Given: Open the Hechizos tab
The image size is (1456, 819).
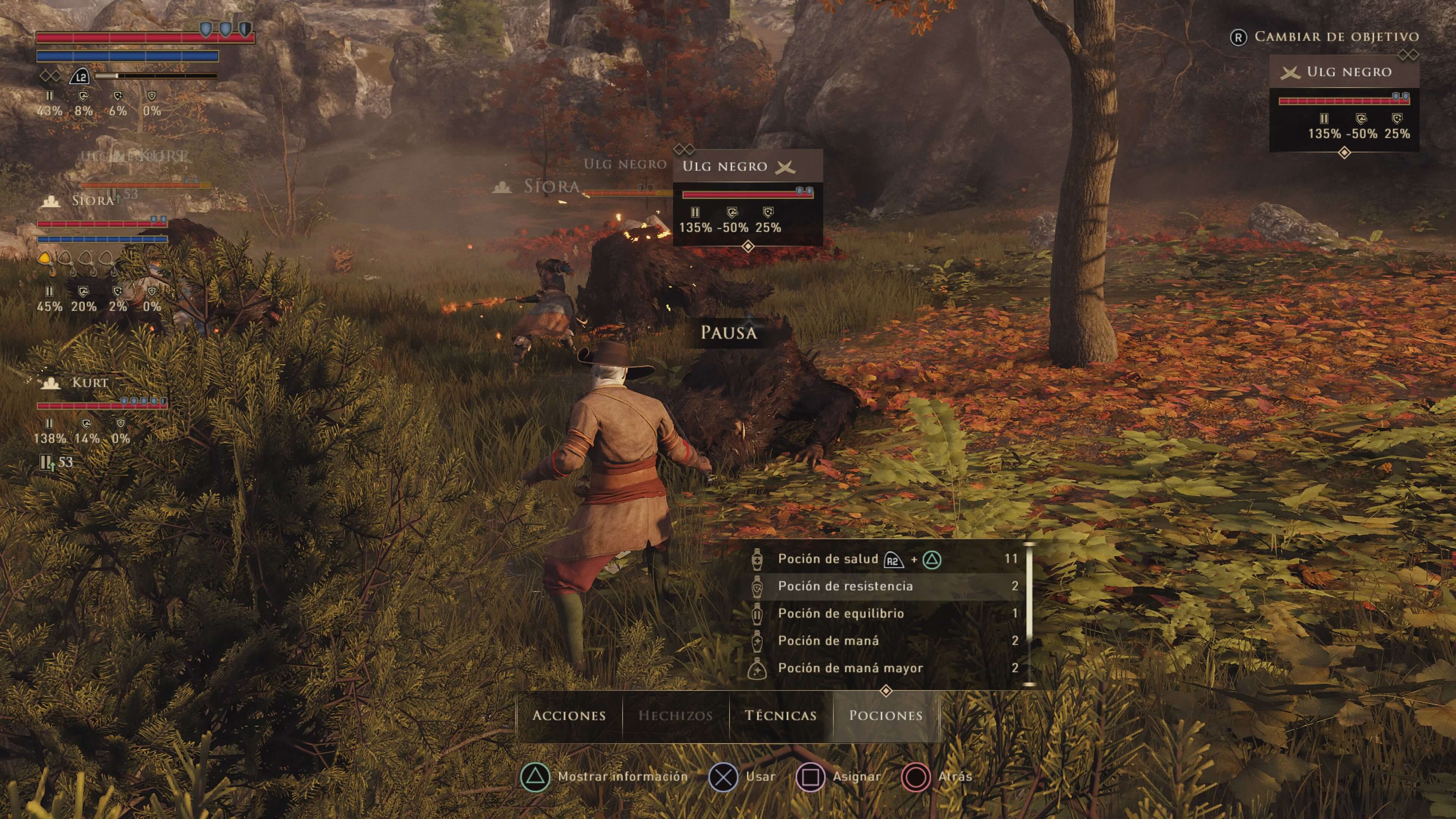Looking at the screenshot, I should 675,715.
